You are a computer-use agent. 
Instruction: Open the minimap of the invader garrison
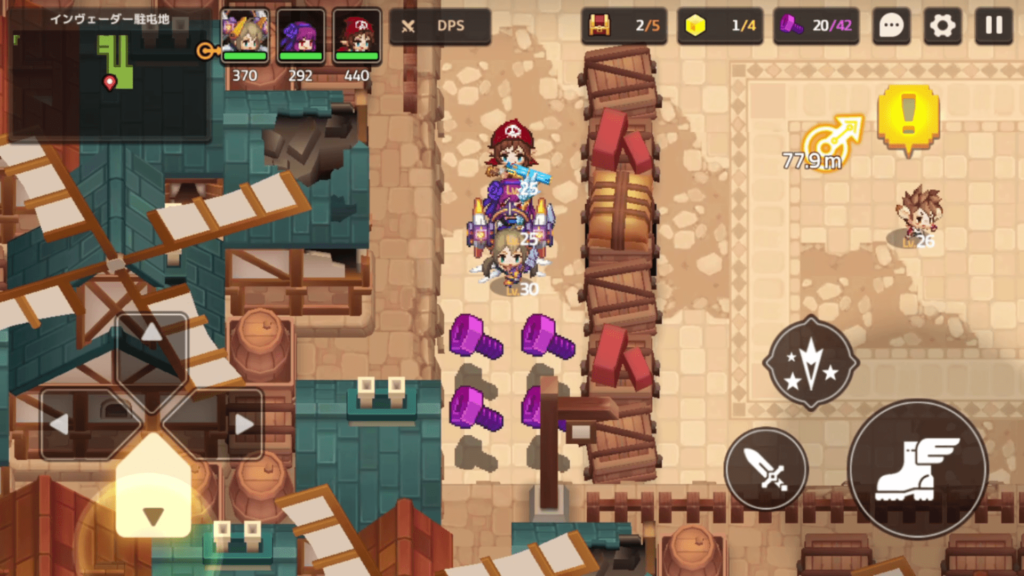(108, 70)
